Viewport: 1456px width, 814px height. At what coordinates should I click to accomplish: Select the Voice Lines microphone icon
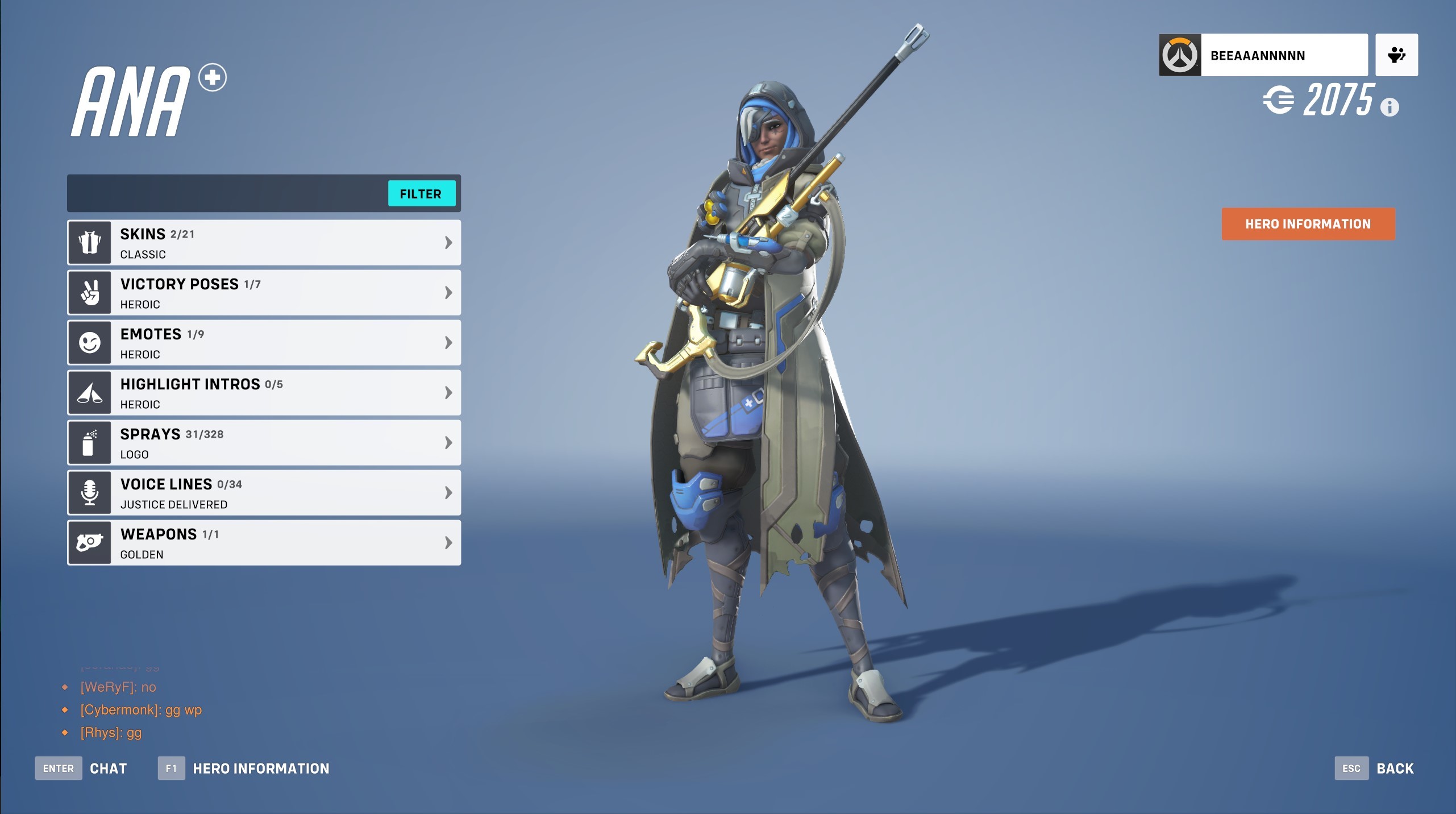pos(90,493)
